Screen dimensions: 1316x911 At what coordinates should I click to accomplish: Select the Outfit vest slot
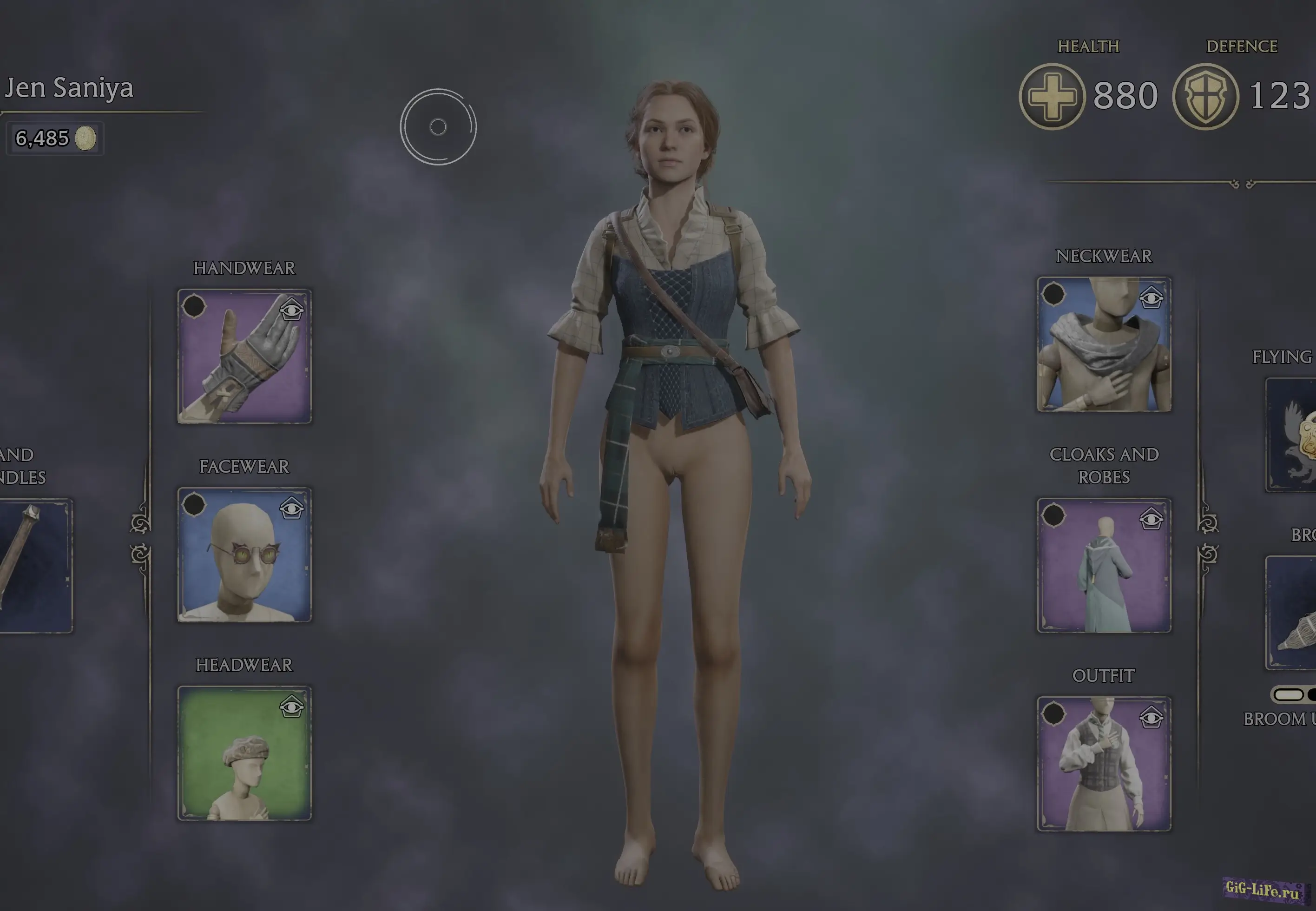[1104, 764]
